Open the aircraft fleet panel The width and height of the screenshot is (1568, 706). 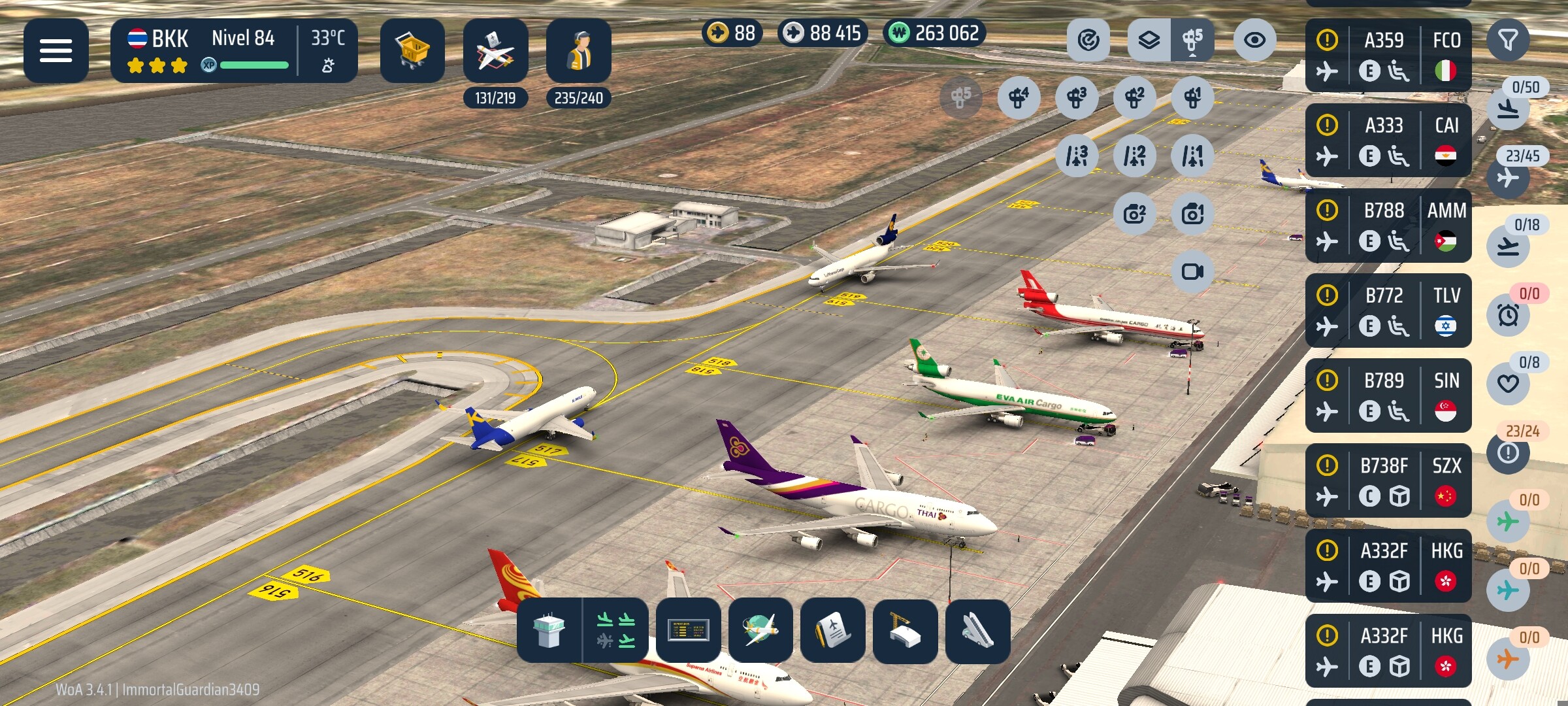[x=495, y=50]
